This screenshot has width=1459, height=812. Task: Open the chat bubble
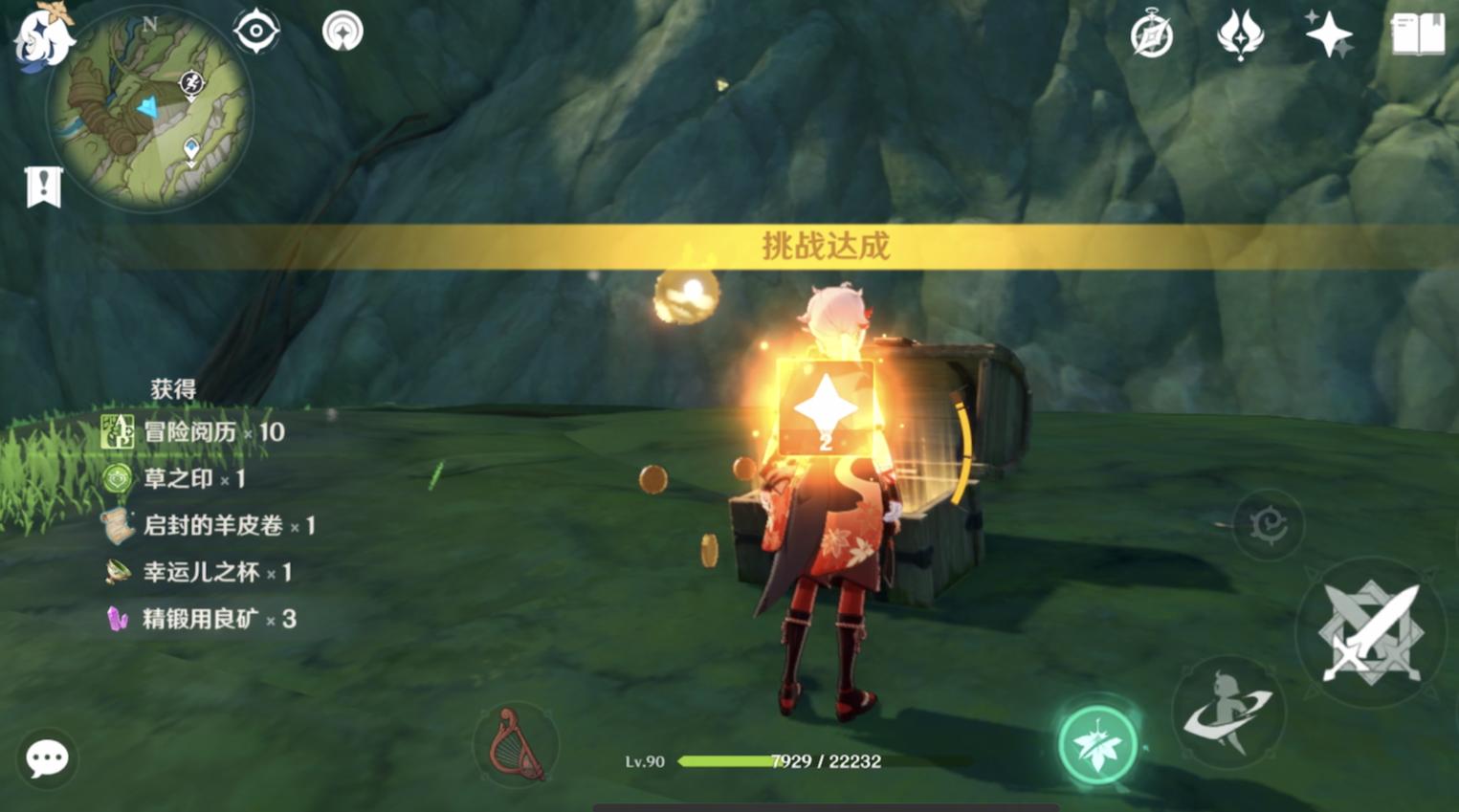(46, 759)
